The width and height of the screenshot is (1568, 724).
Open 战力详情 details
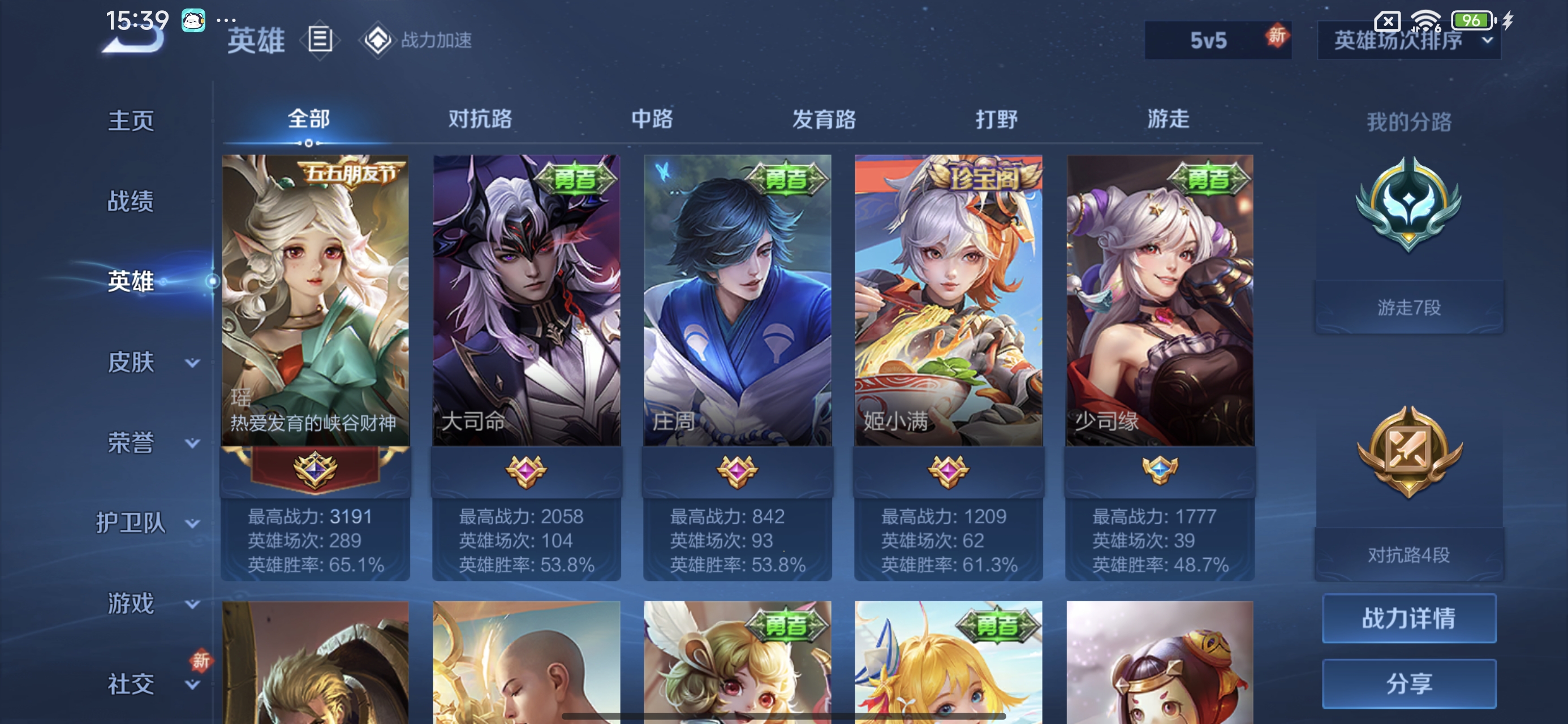[x=1408, y=618]
